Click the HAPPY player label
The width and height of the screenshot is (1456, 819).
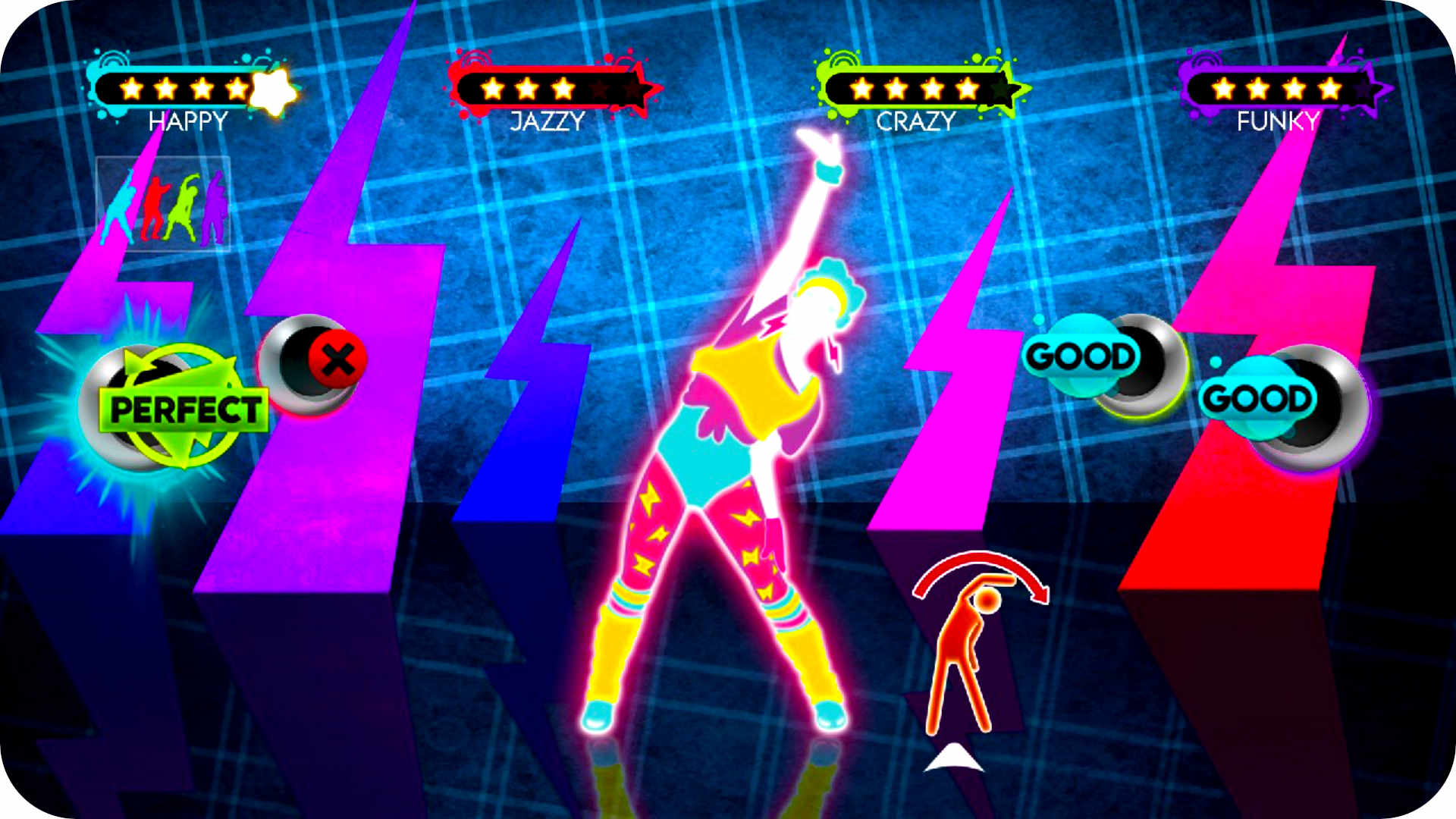point(188,119)
